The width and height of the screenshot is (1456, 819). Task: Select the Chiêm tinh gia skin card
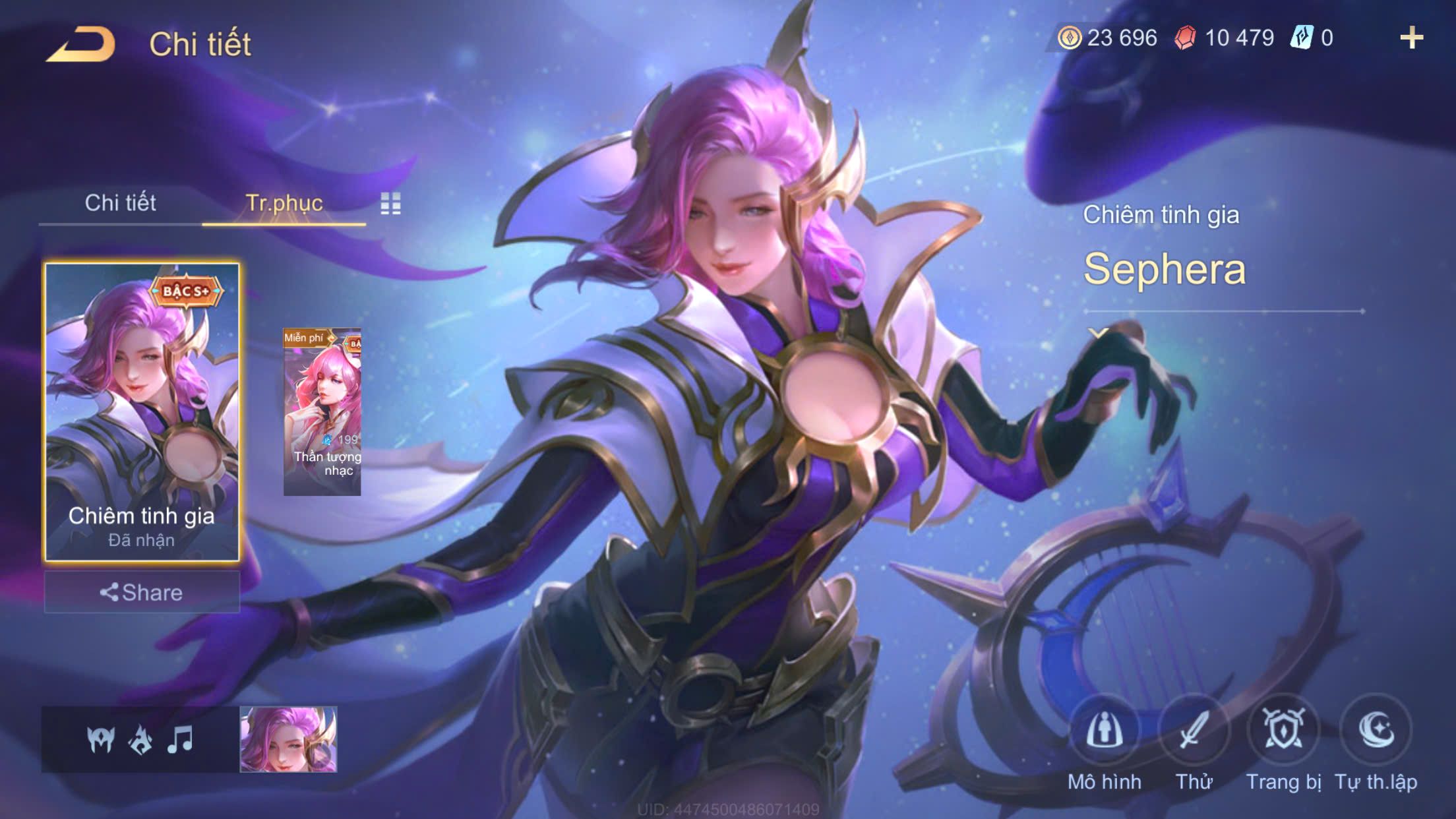142,412
